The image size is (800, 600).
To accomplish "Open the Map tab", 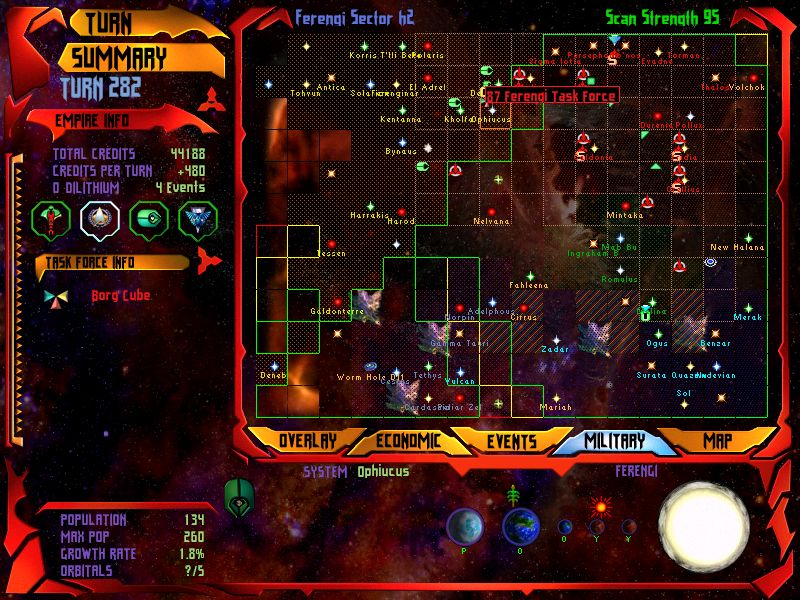I will (x=717, y=441).
